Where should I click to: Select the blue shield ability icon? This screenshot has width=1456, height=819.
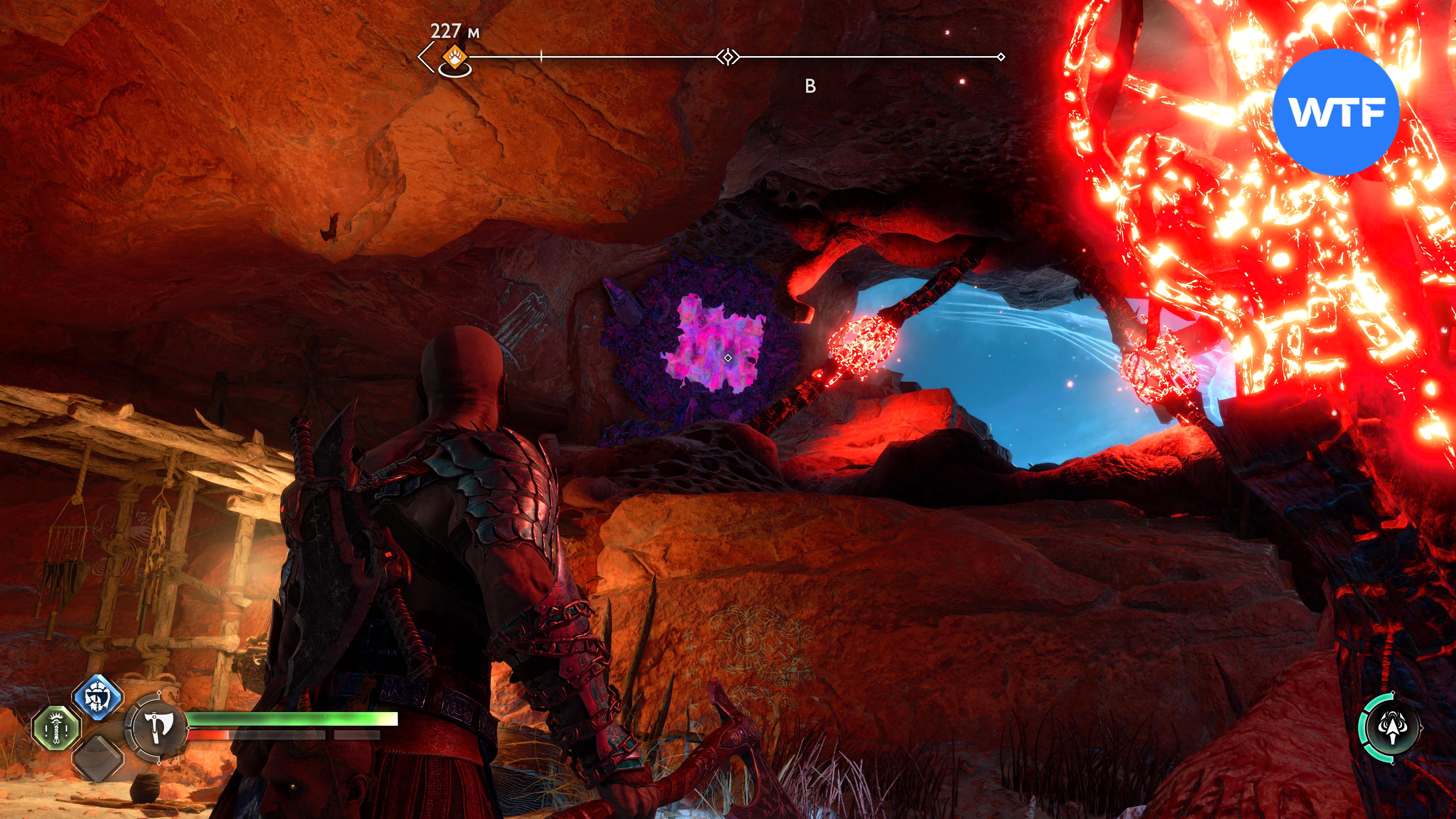click(x=98, y=697)
